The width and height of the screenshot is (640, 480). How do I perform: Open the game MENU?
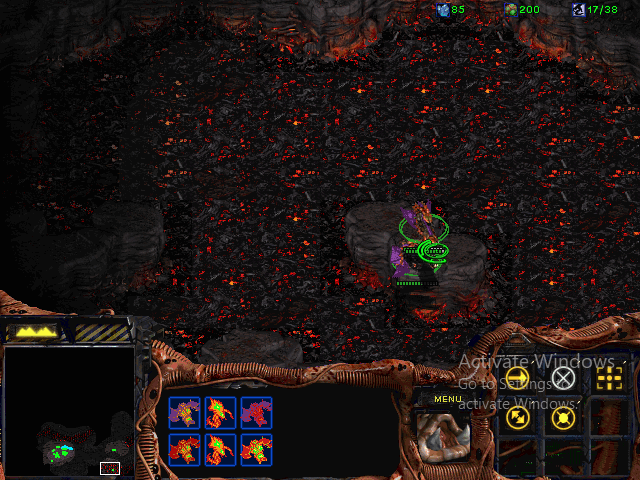click(447, 400)
